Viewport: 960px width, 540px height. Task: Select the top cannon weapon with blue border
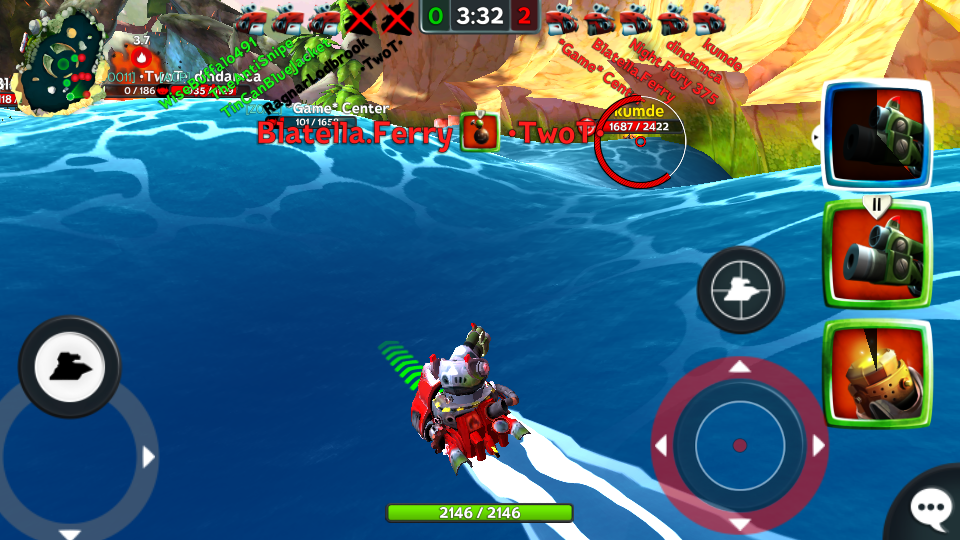[877, 135]
